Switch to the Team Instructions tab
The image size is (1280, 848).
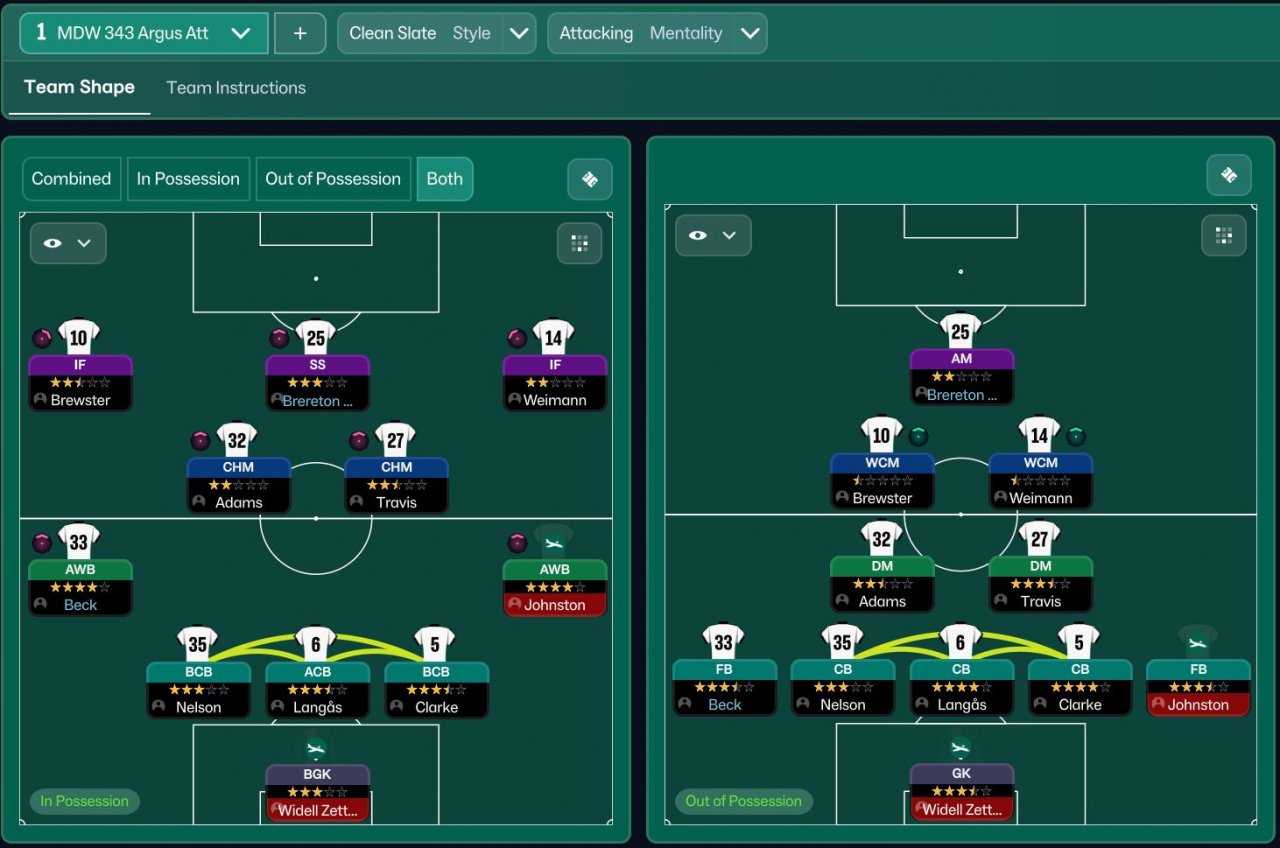(236, 88)
